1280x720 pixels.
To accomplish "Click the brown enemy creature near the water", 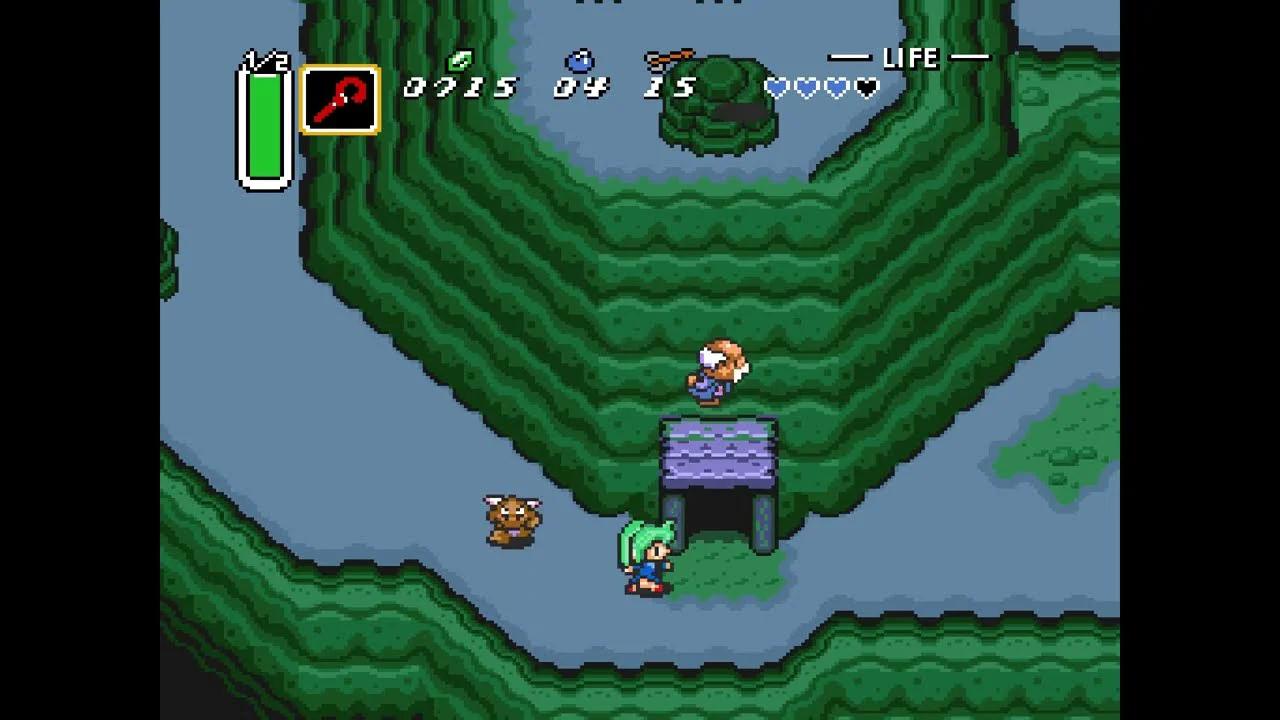I will (510, 520).
